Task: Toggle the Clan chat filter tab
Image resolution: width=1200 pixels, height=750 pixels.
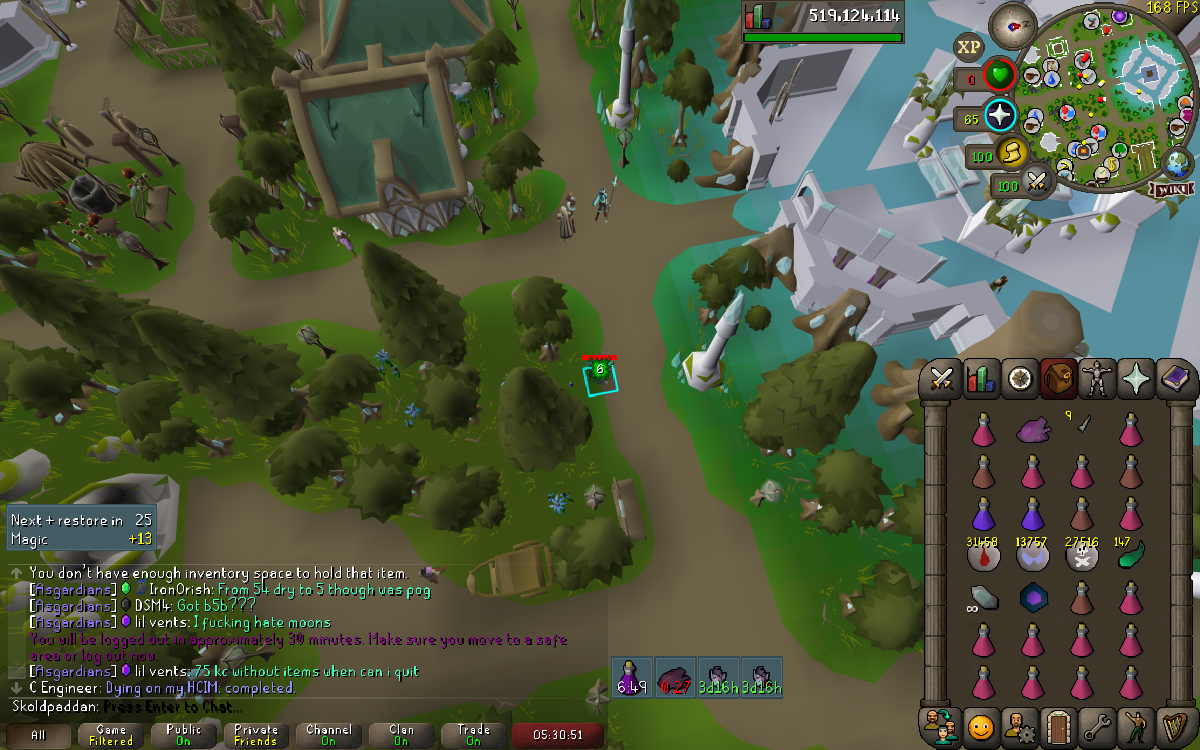Action: (x=401, y=736)
